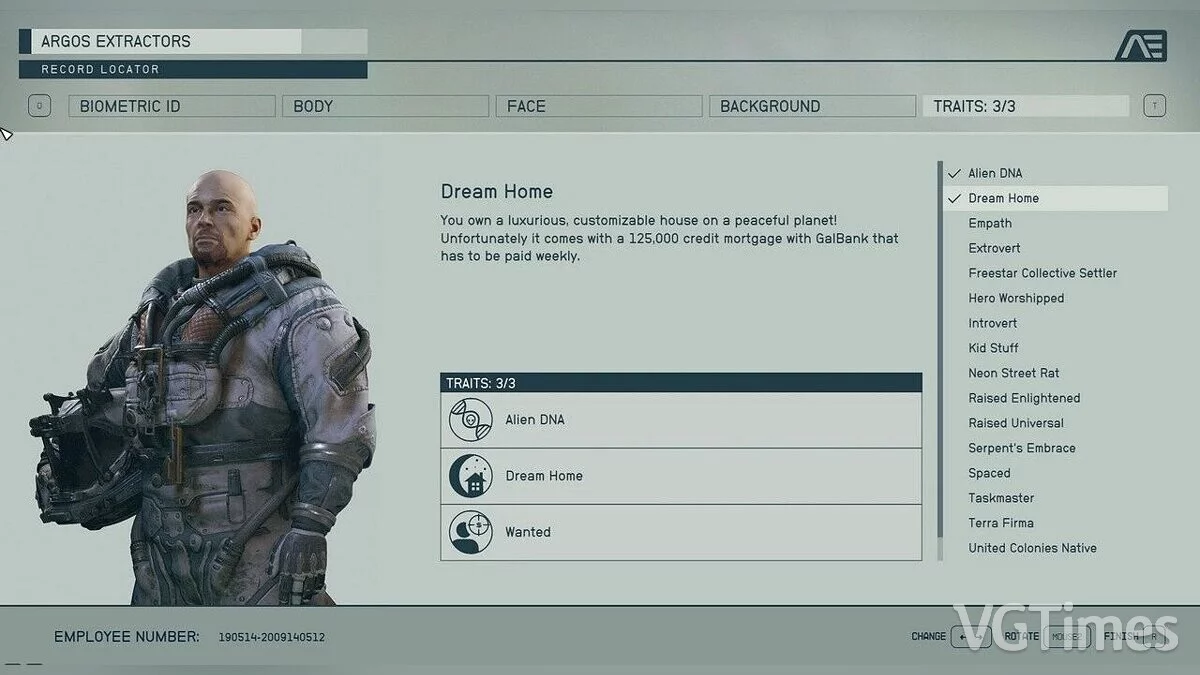This screenshot has height=675, width=1200.
Task: Toggle the Dream Home trait in list
Action: (x=1003, y=198)
